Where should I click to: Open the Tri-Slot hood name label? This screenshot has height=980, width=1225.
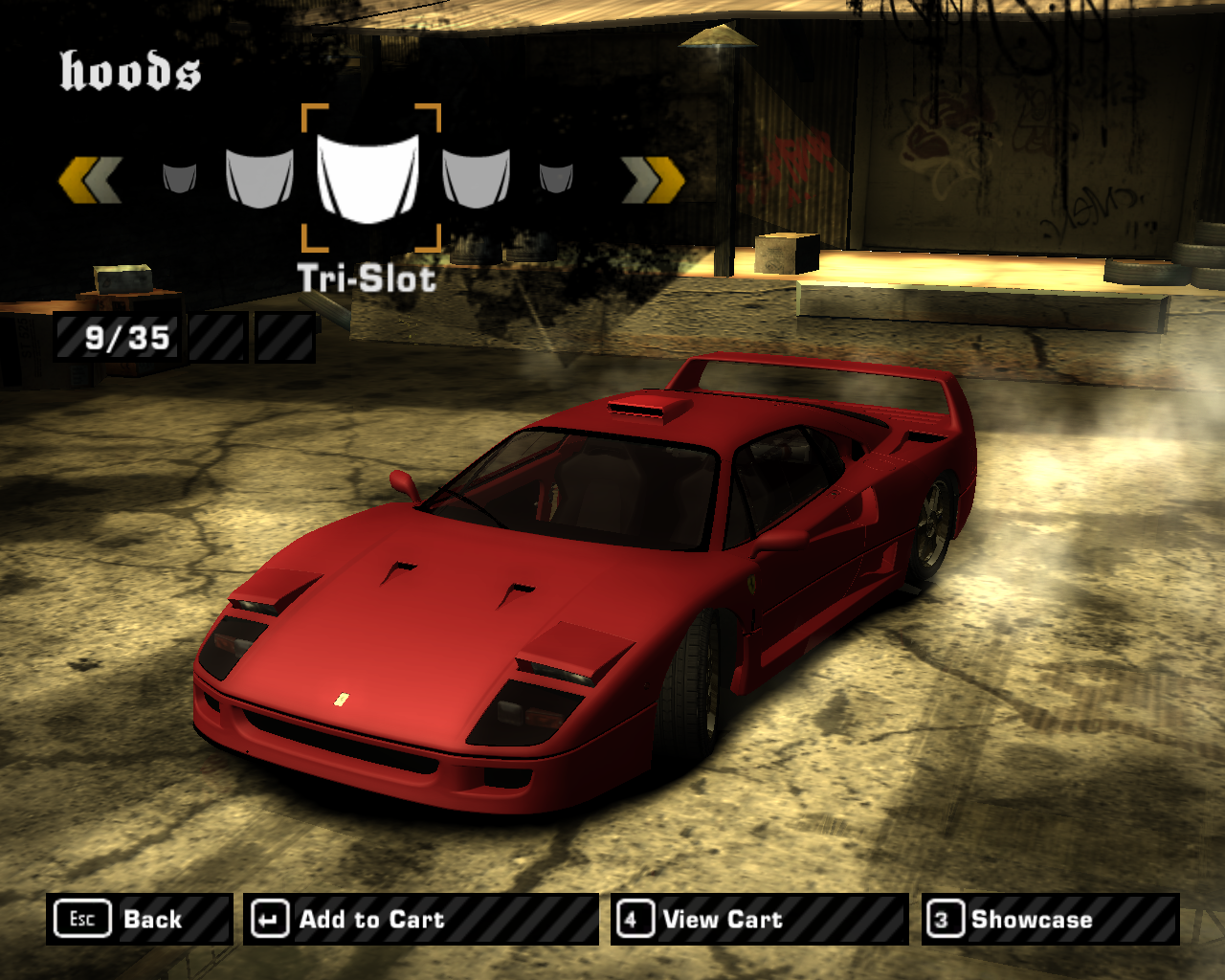coord(368,279)
